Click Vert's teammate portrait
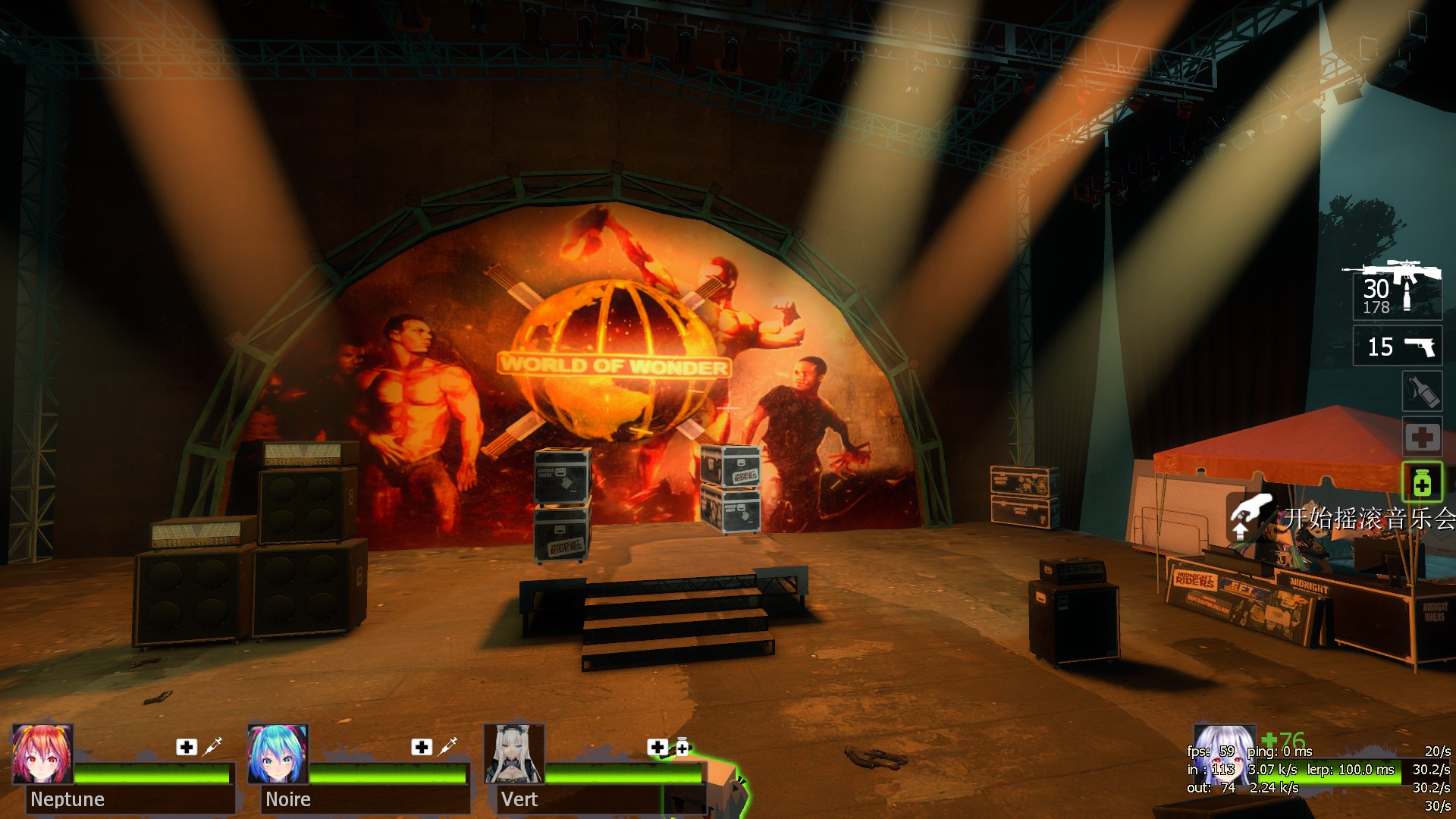This screenshot has height=819, width=1456. tap(514, 754)
